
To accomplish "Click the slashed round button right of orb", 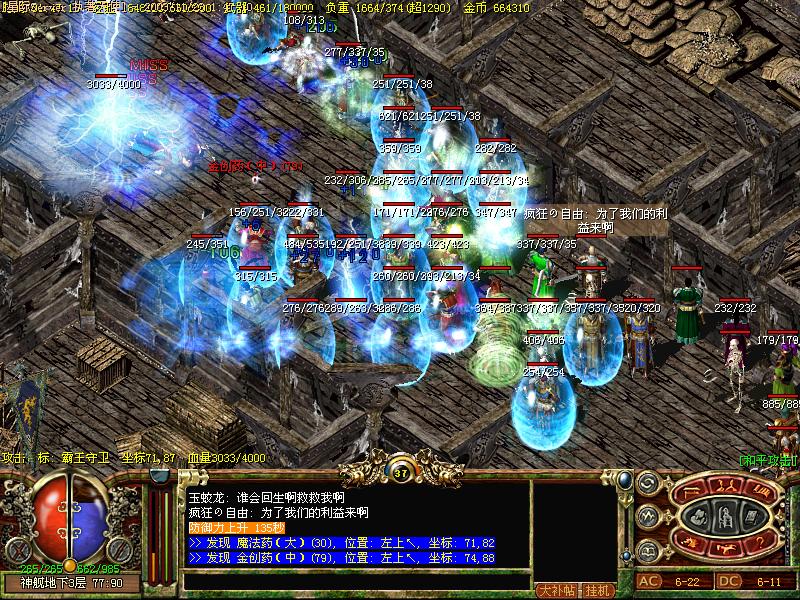I will point(120,549).
